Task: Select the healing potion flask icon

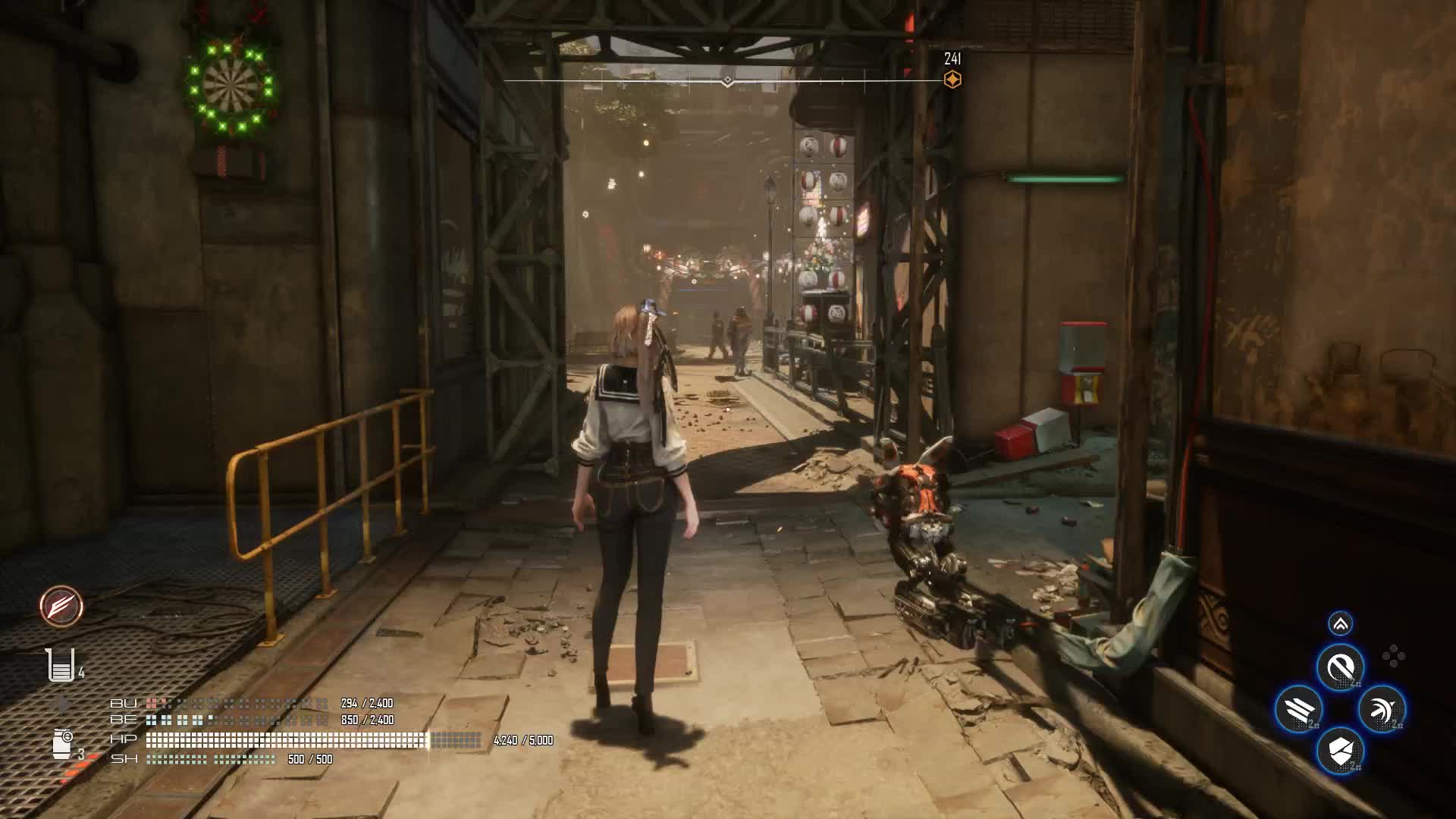Action: 60,666
